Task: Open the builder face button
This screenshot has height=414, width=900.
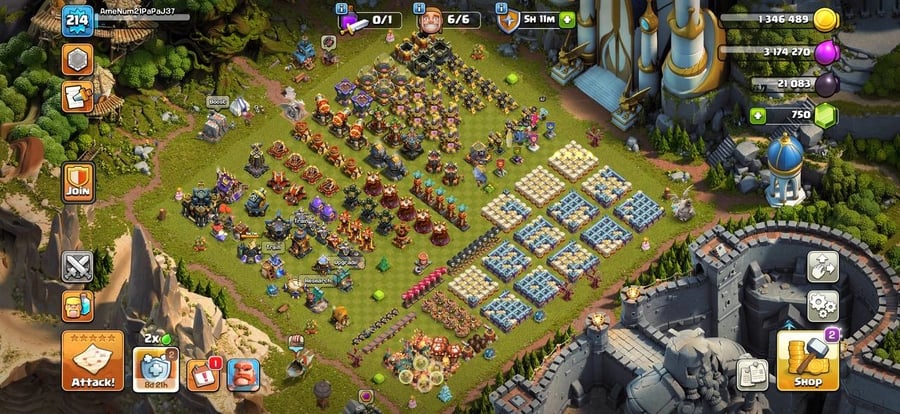Action: click(x=77, y=305)
